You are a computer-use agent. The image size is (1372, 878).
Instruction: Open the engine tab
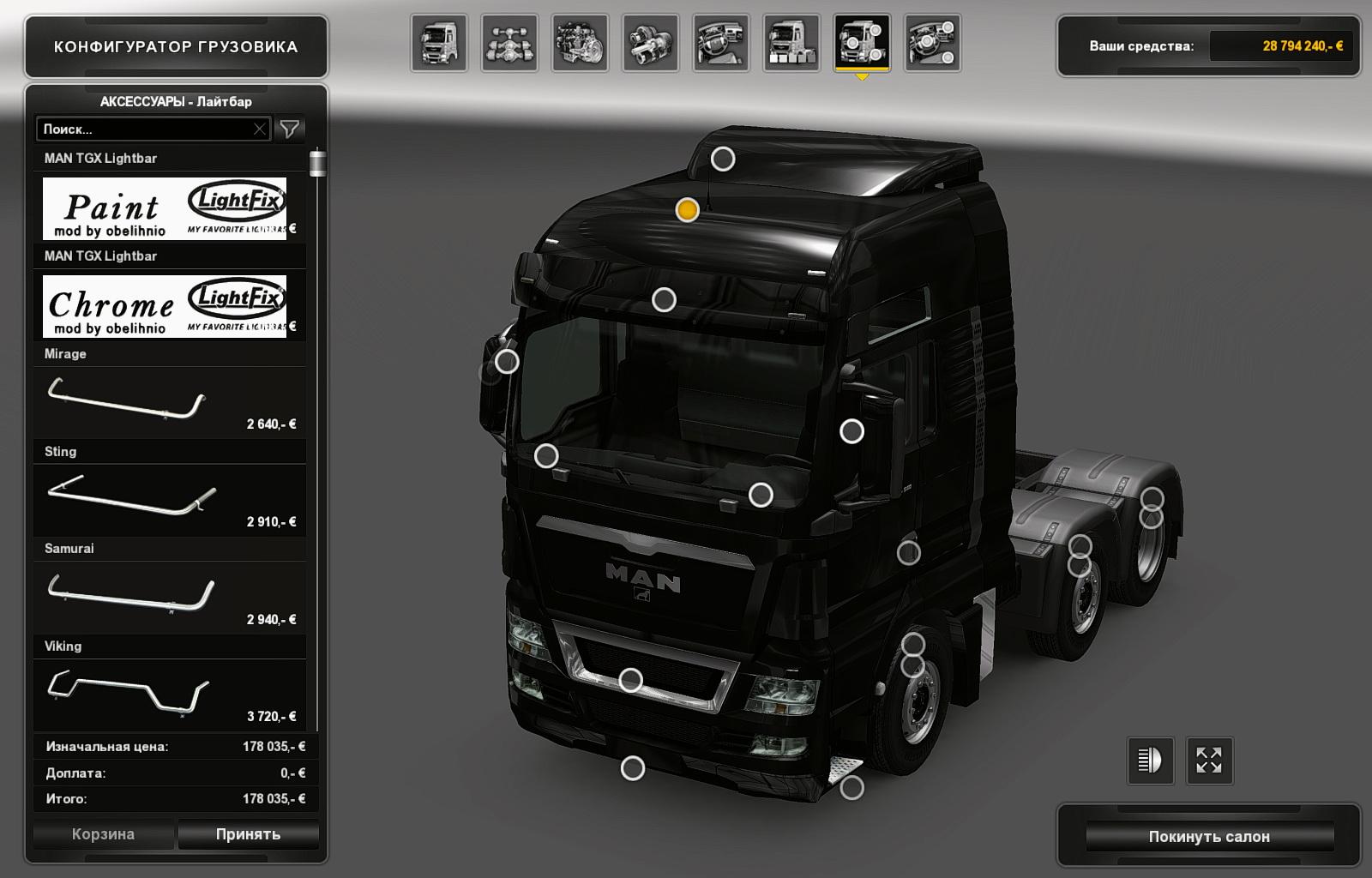580,43
